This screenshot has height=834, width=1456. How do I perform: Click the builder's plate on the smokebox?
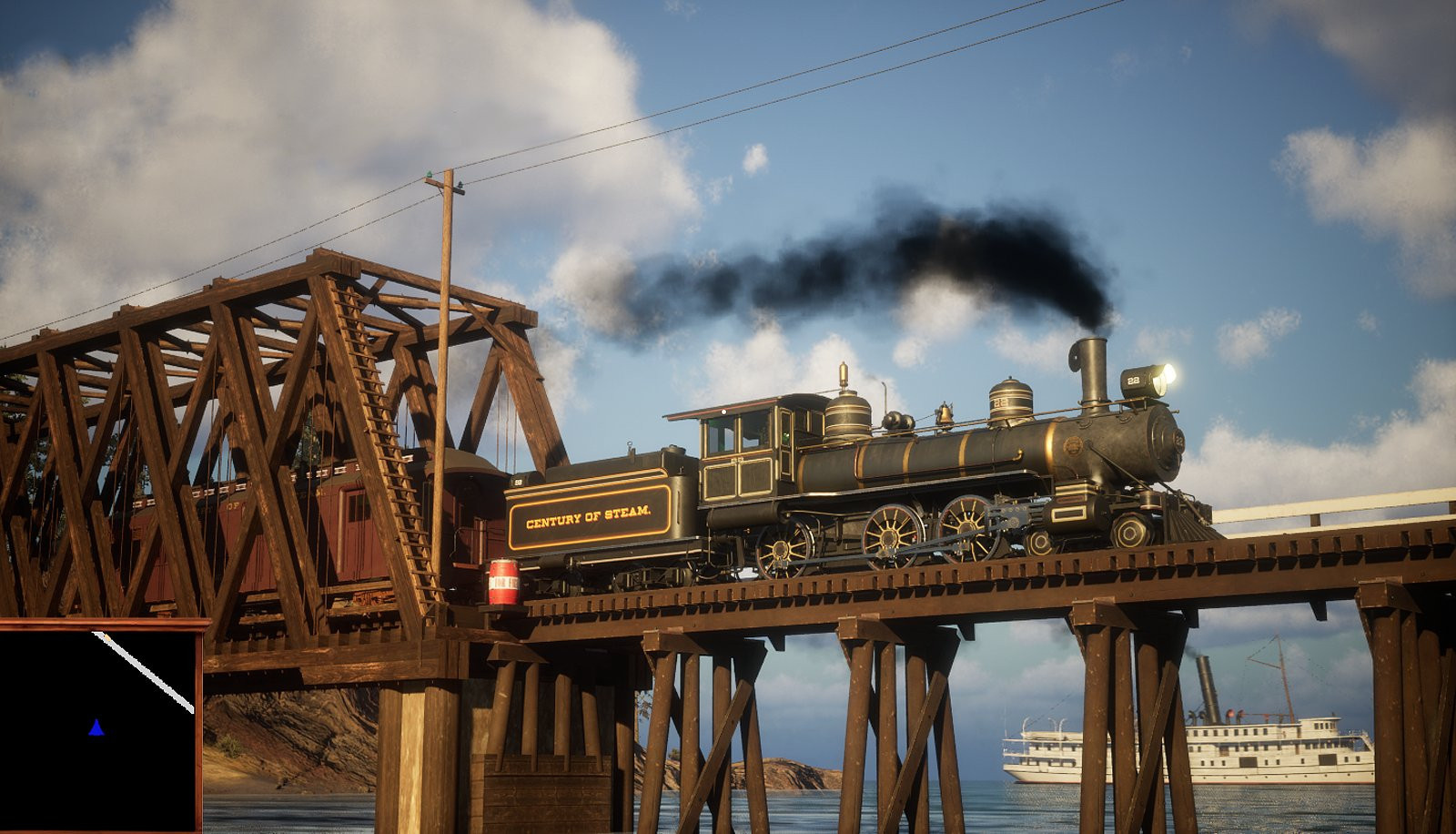click(1074, 443)
